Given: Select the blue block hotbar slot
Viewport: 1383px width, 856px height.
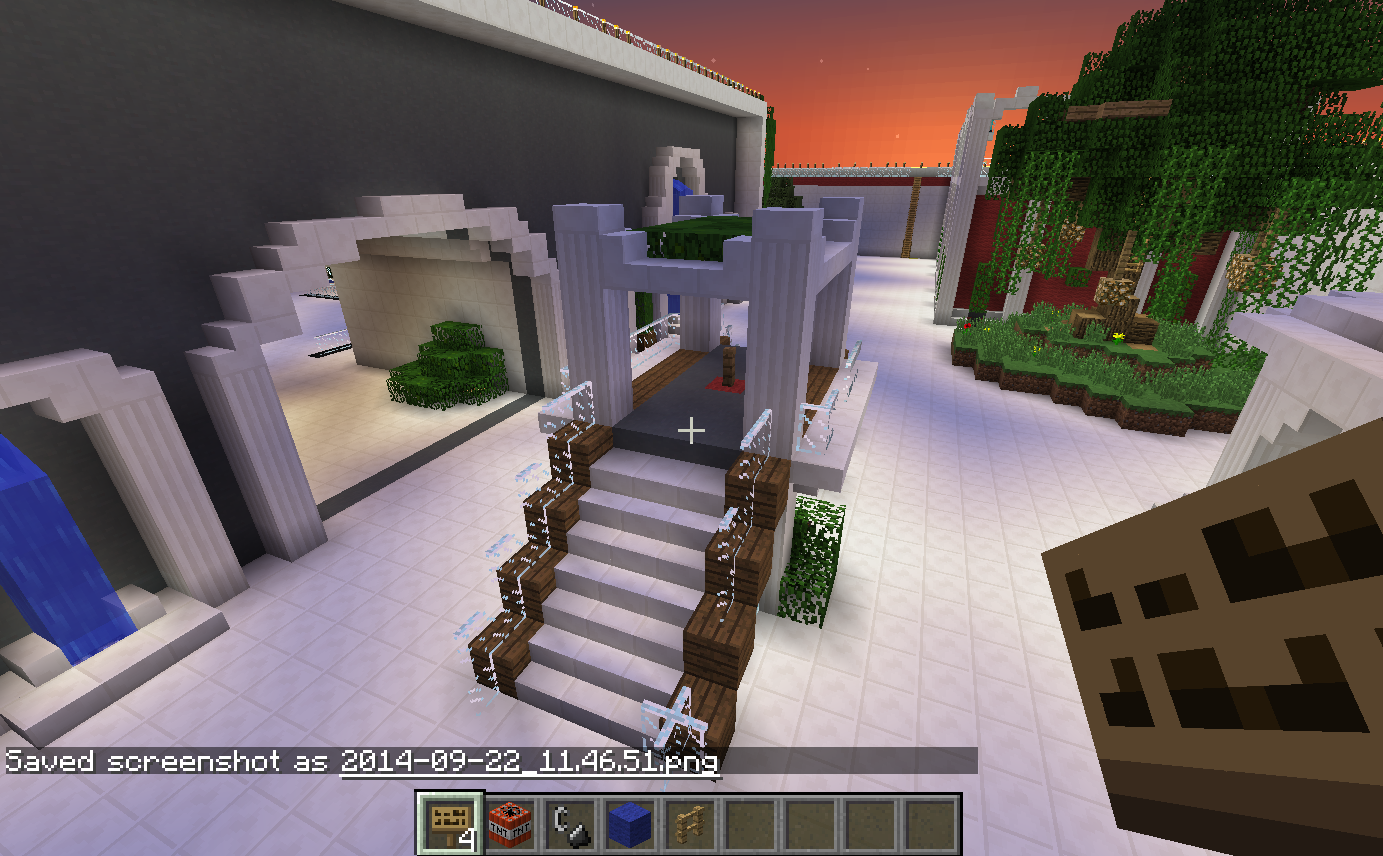Looking at the screenshot, I should coord(629,824).
